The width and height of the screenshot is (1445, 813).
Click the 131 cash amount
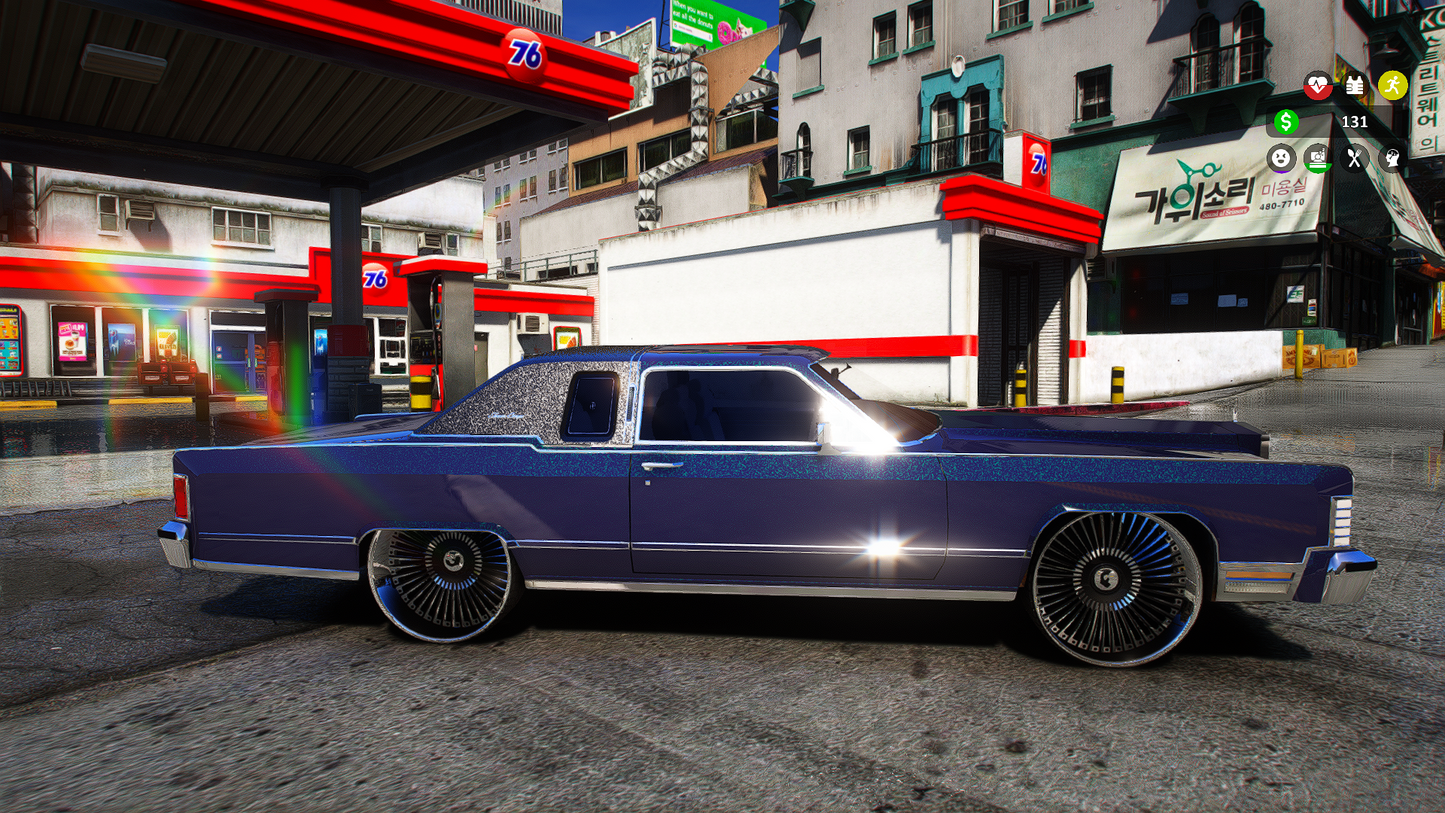point(1355,122)
